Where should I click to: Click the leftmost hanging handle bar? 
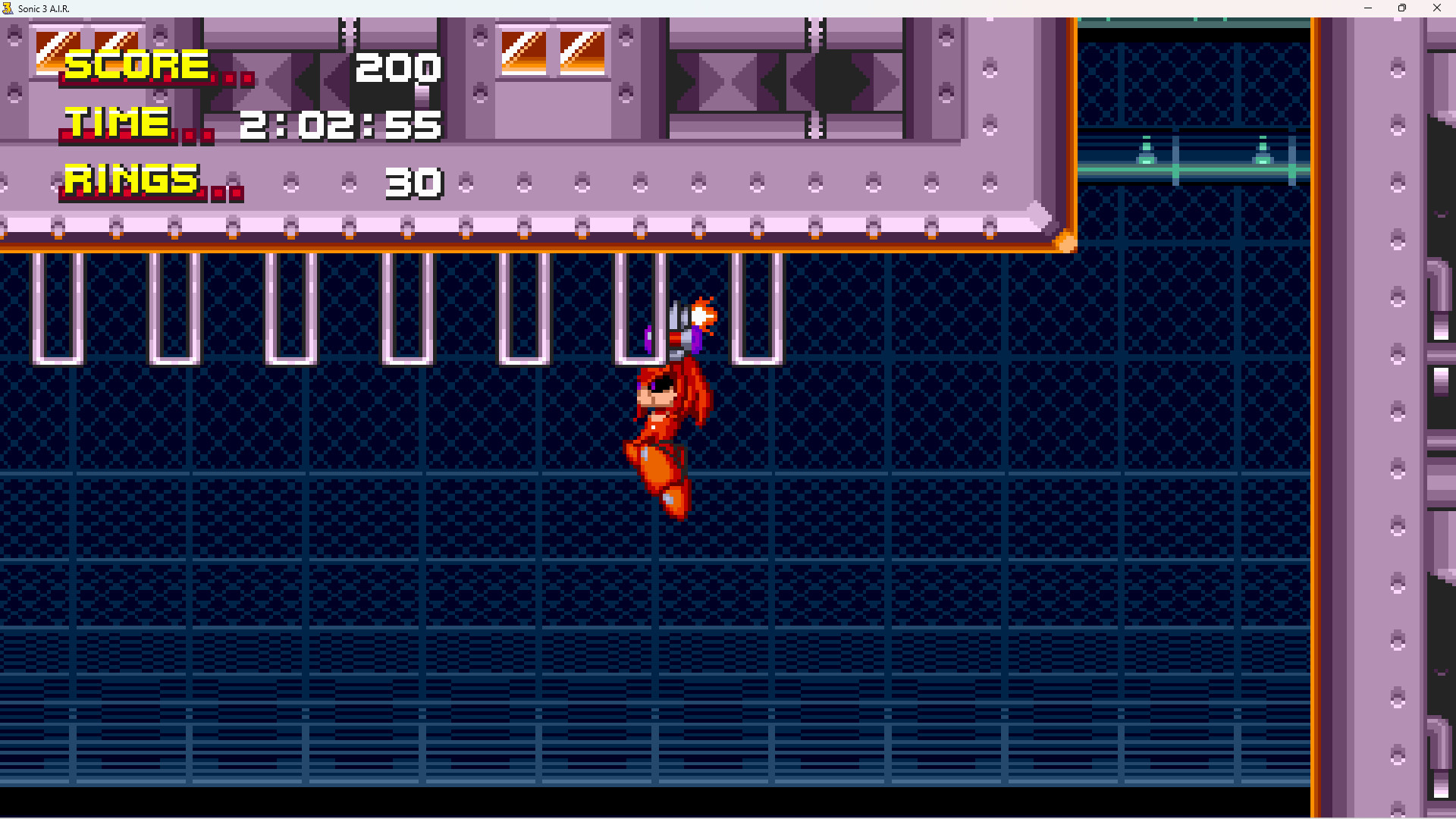[x=57, y=311]
